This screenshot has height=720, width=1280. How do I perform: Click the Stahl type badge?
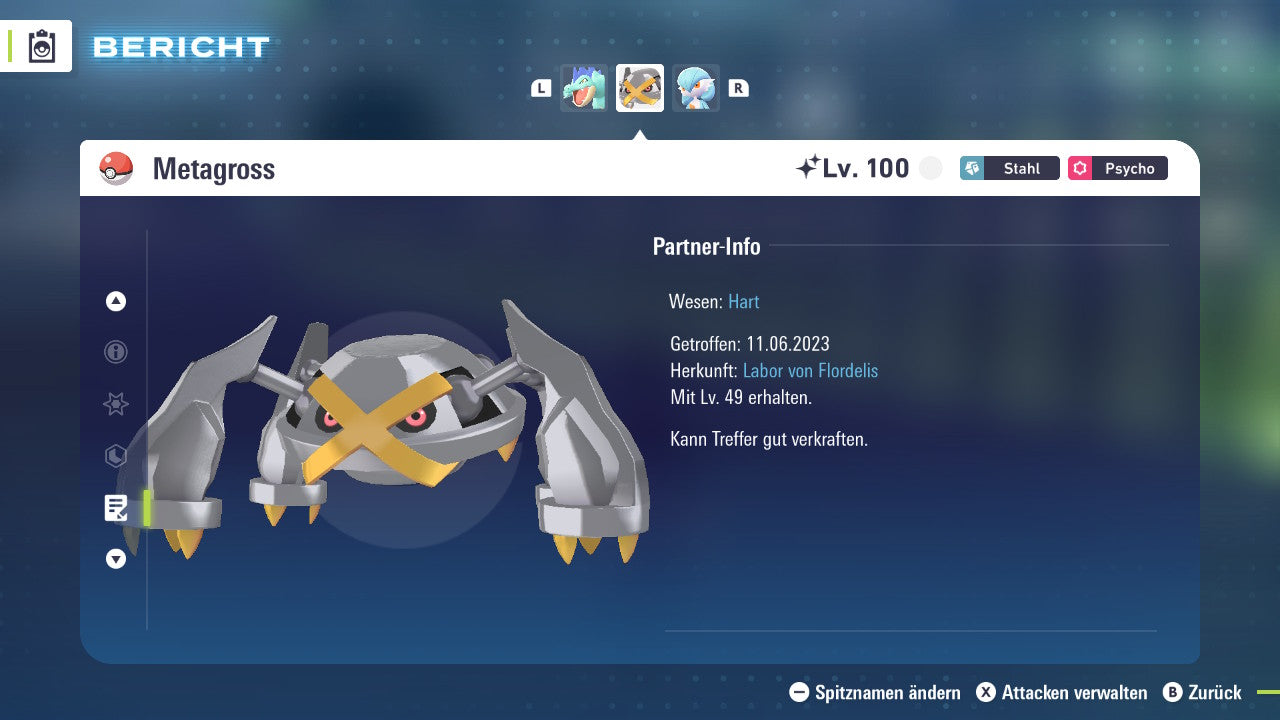(1010, 168)
